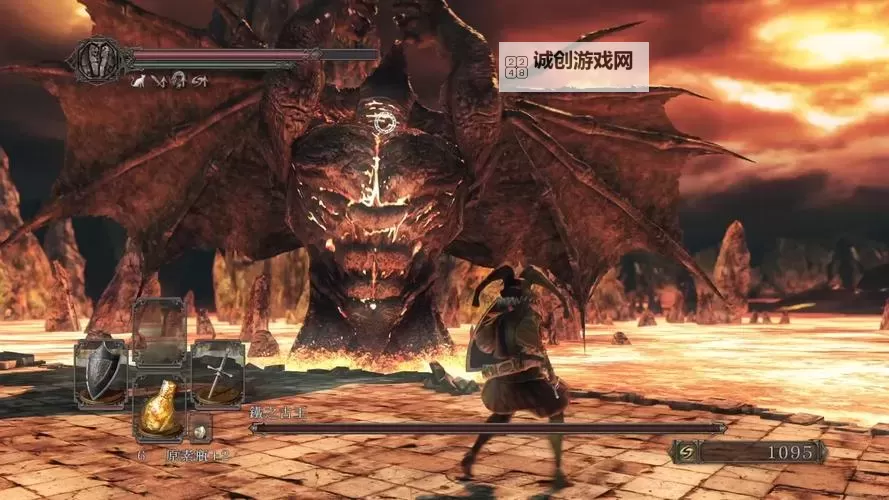This screenshot has height=500, width=889.
Task: Select the shield equipment slot
Action: [x=104, y=374]
